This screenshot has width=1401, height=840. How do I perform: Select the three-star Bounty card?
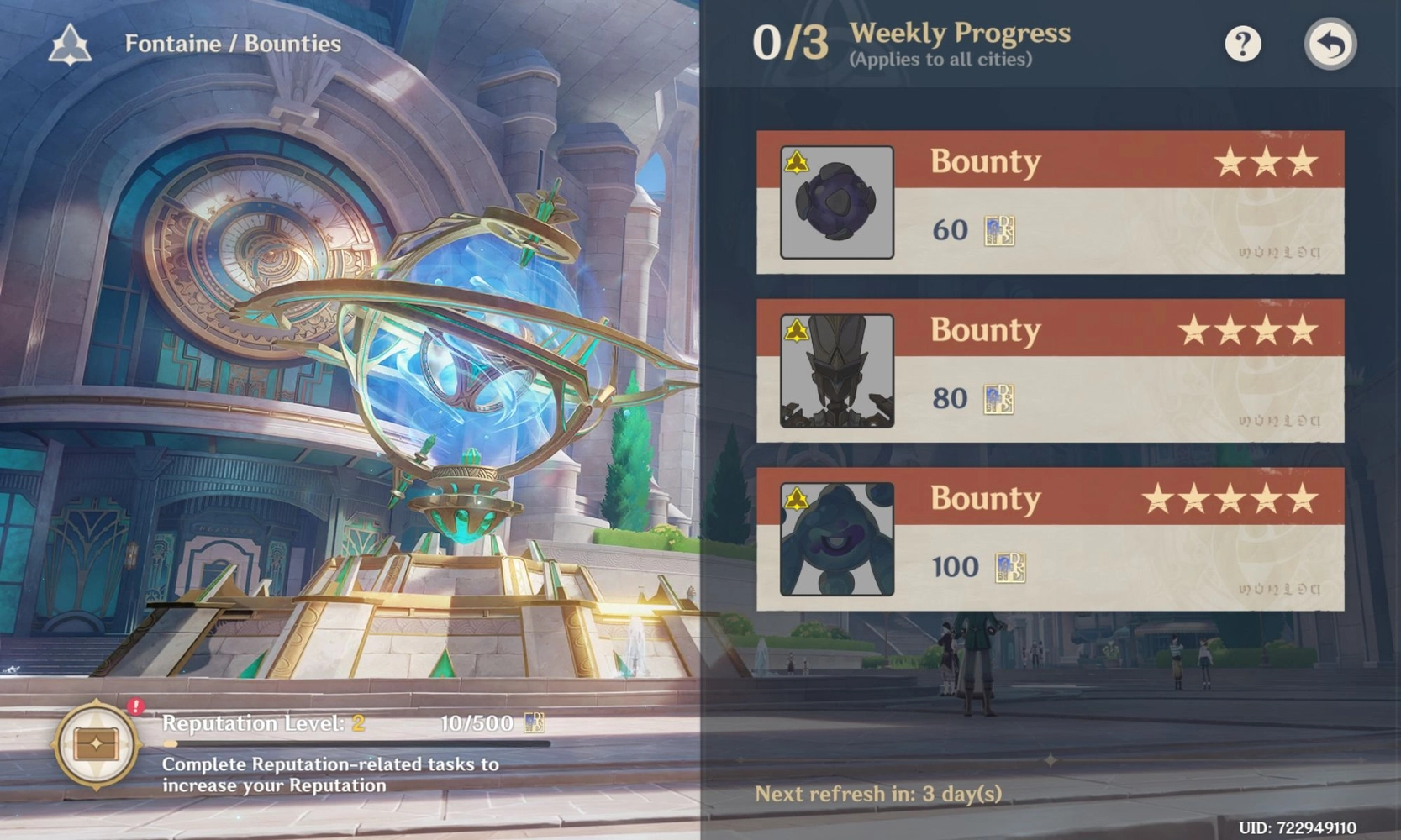[x=1051, y=202]
